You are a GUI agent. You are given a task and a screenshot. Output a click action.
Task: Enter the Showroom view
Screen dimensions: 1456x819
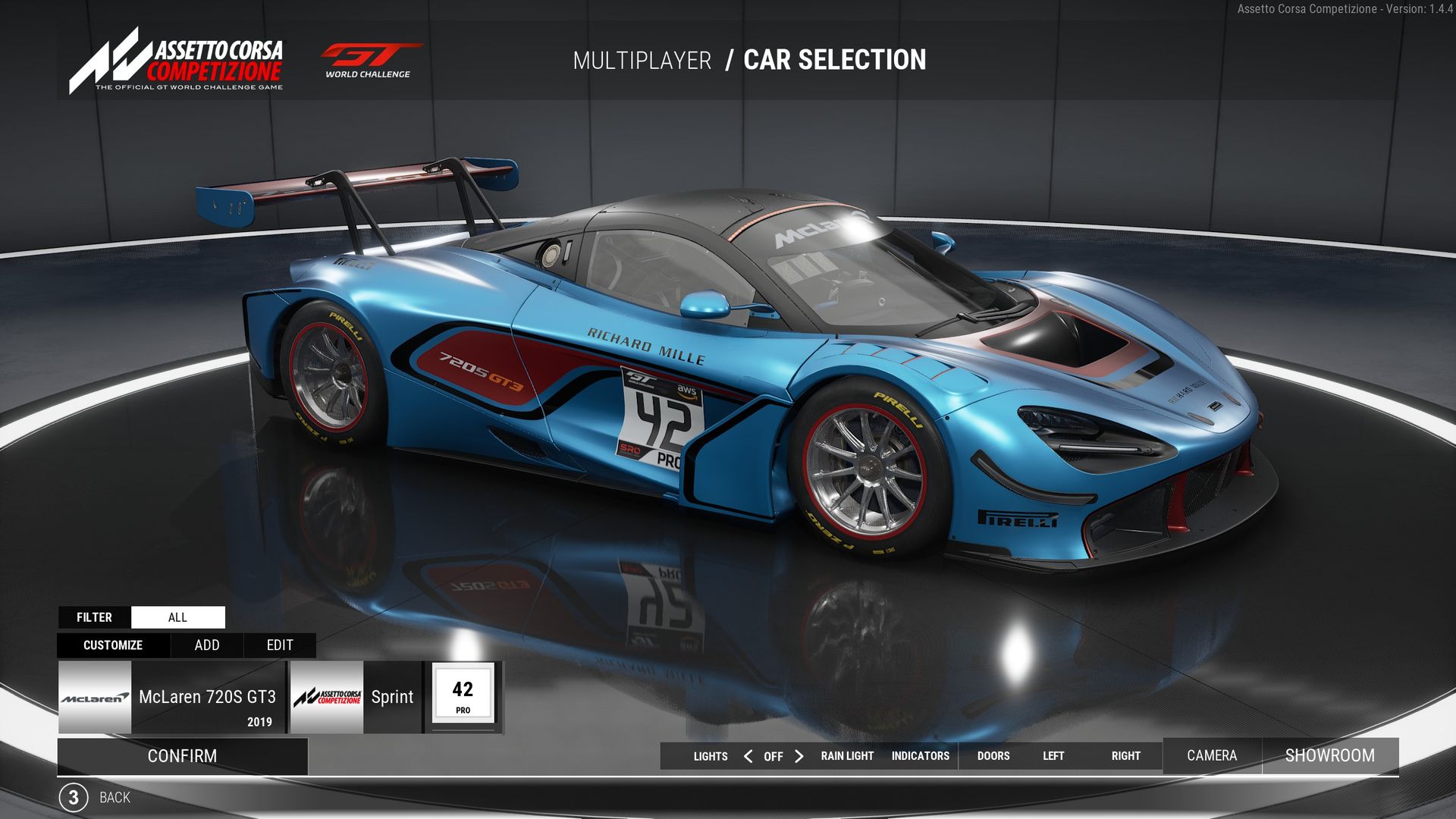tap(1329, 755)
